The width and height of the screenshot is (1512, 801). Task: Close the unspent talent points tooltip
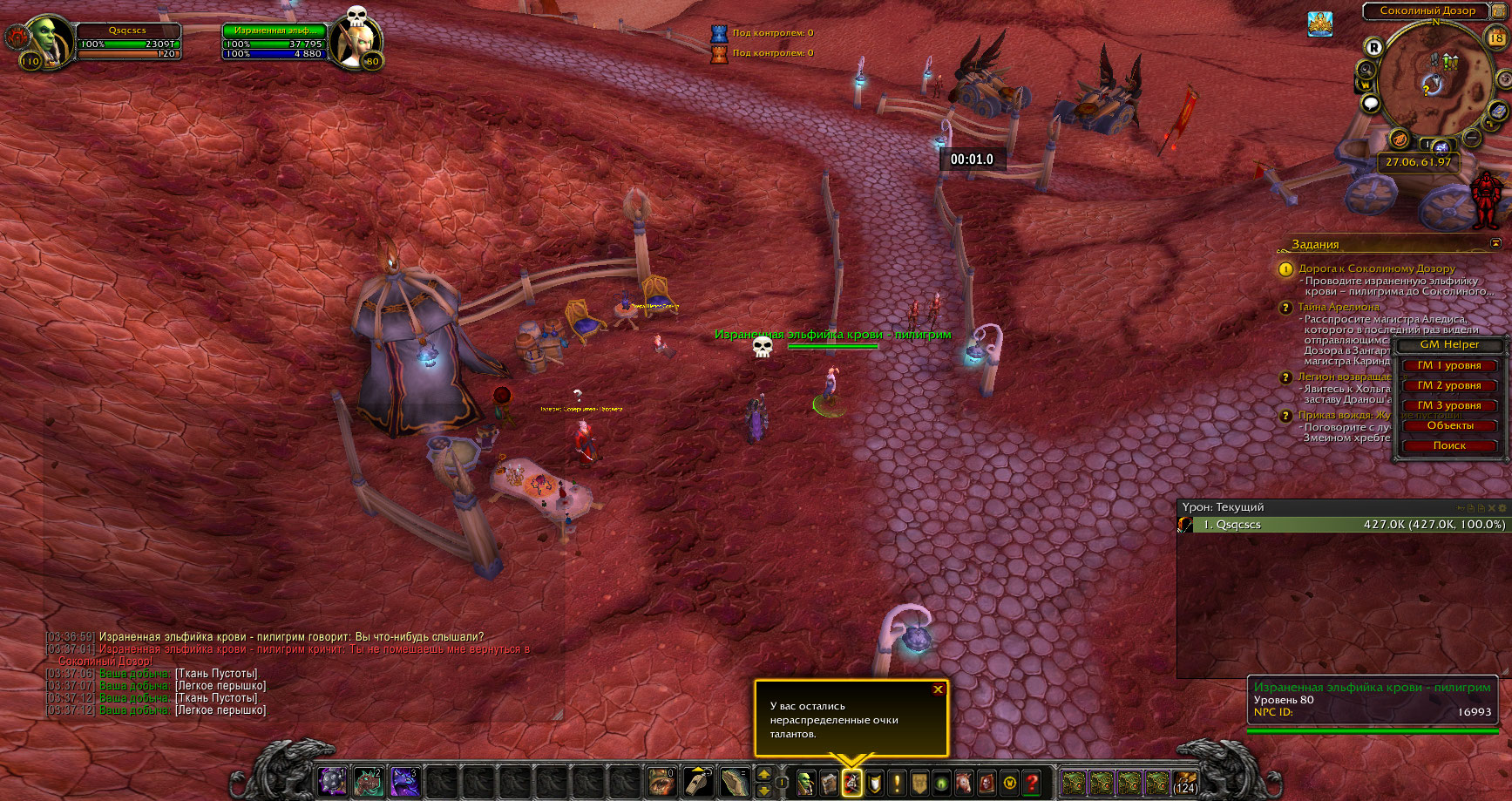click(x=938, y=689)
